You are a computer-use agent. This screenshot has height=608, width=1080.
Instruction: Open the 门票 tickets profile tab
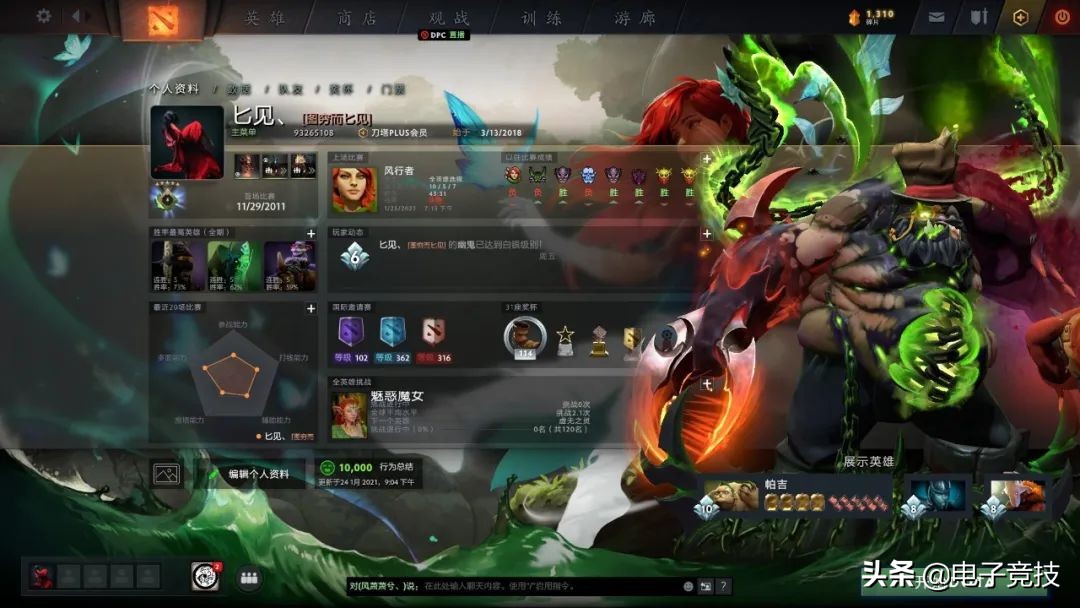[393, 89]
